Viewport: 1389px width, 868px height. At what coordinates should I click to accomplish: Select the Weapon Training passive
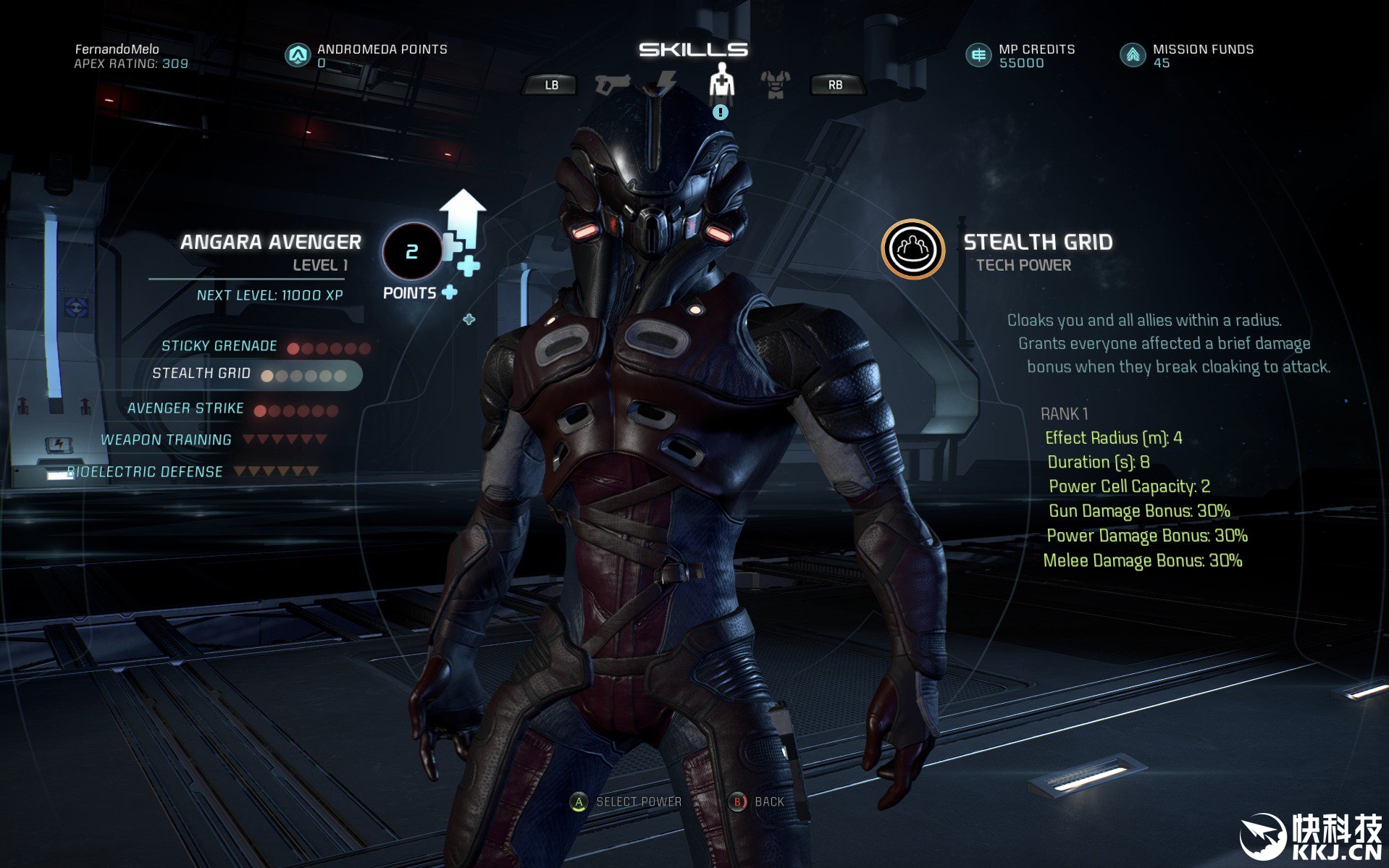tap(167, 440)
